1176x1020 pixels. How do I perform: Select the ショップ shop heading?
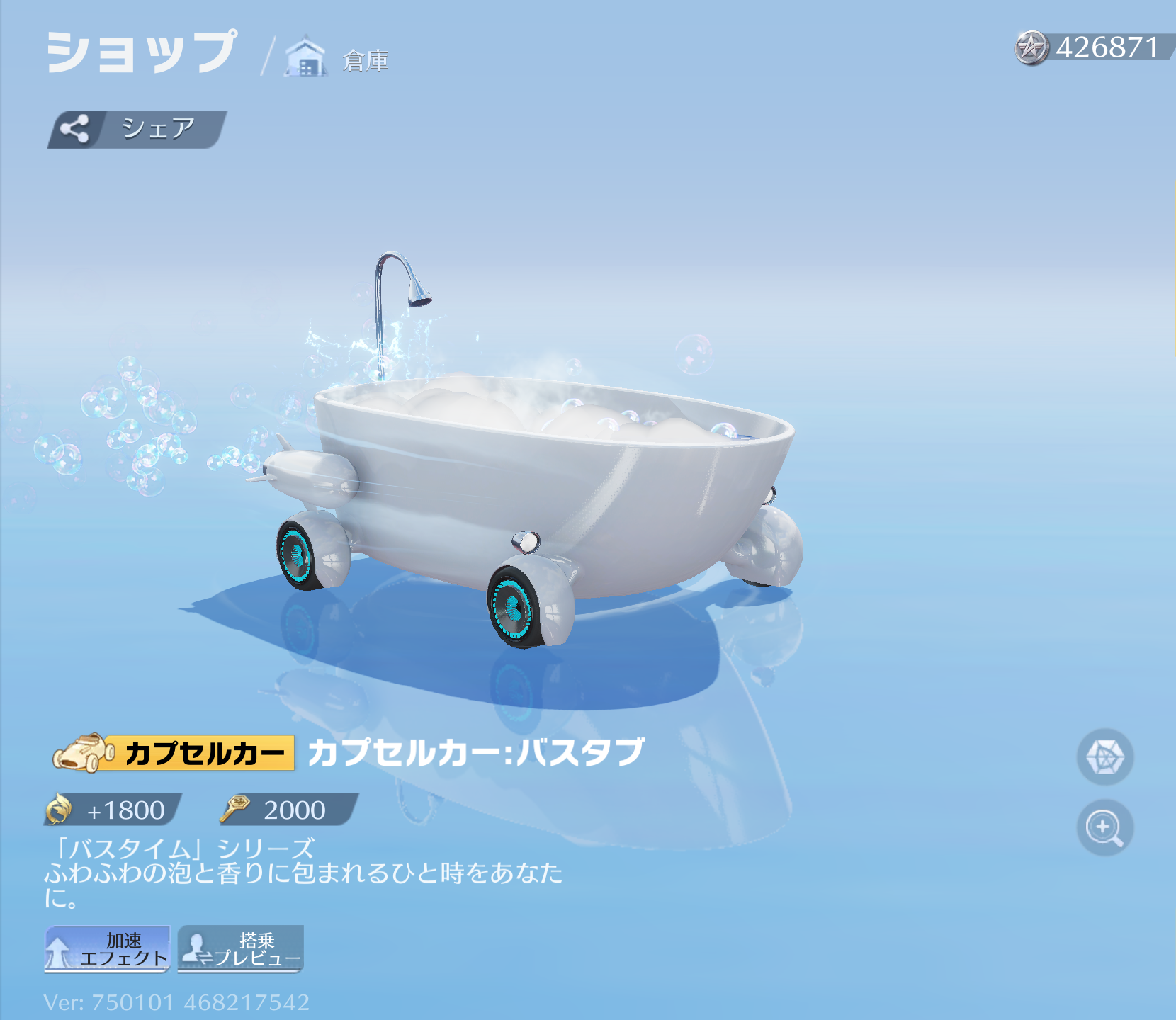(x=142, y=52)
